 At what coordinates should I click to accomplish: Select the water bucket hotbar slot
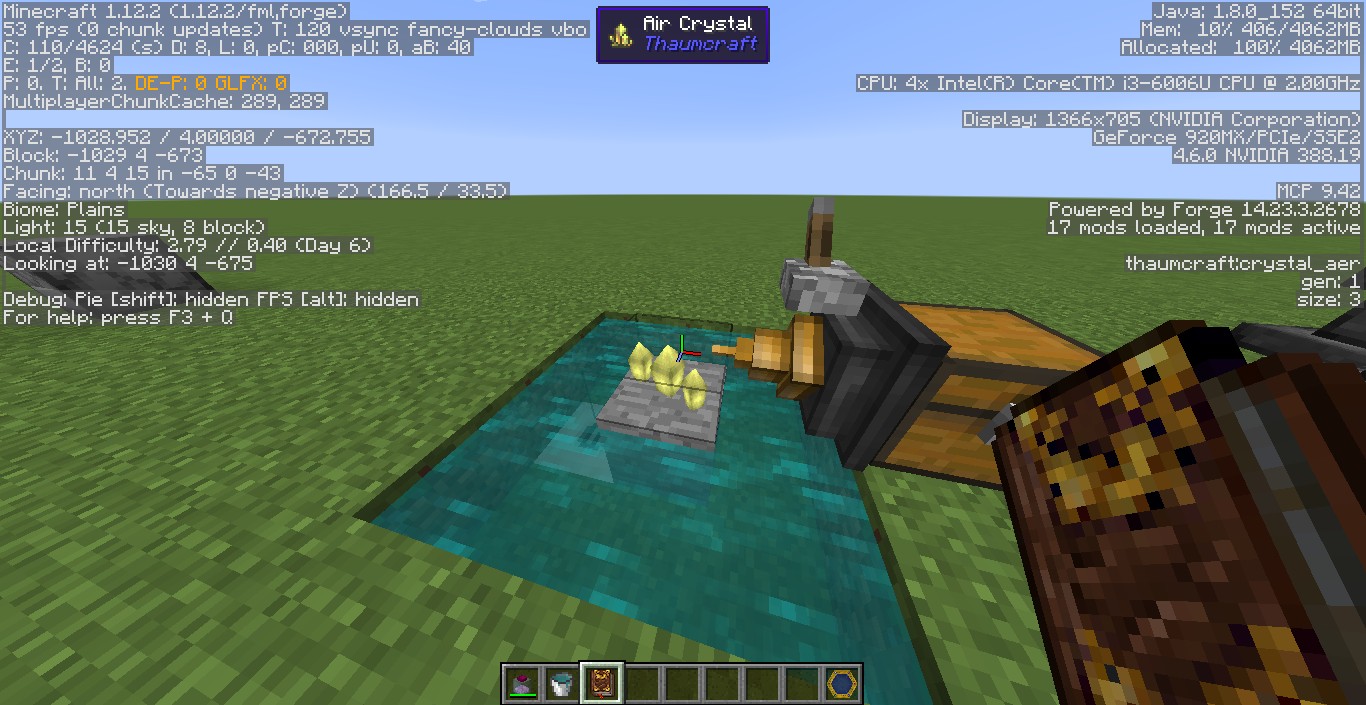point(562,684)
